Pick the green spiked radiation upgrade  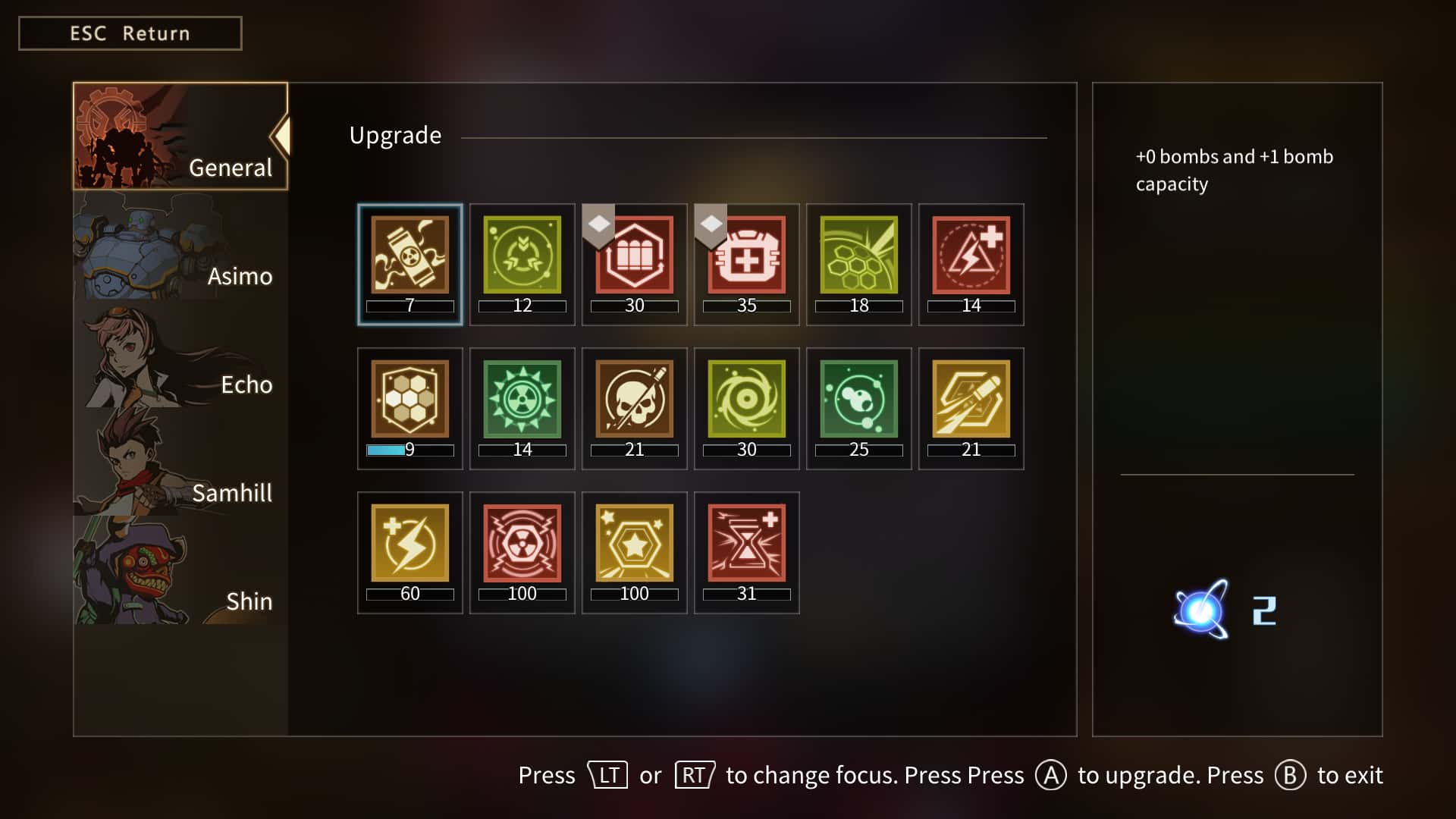pos(522,400)
